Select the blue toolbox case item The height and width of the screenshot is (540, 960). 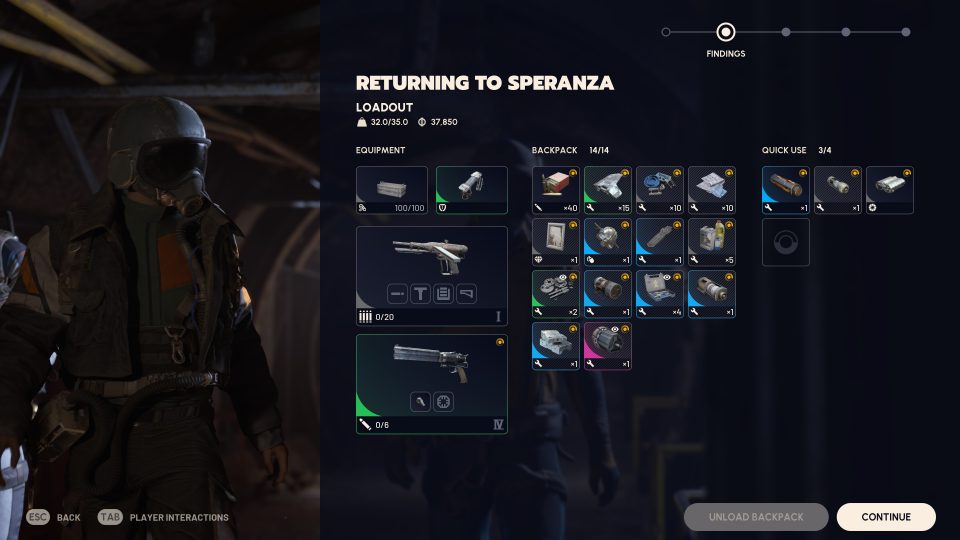coord(660,294)
